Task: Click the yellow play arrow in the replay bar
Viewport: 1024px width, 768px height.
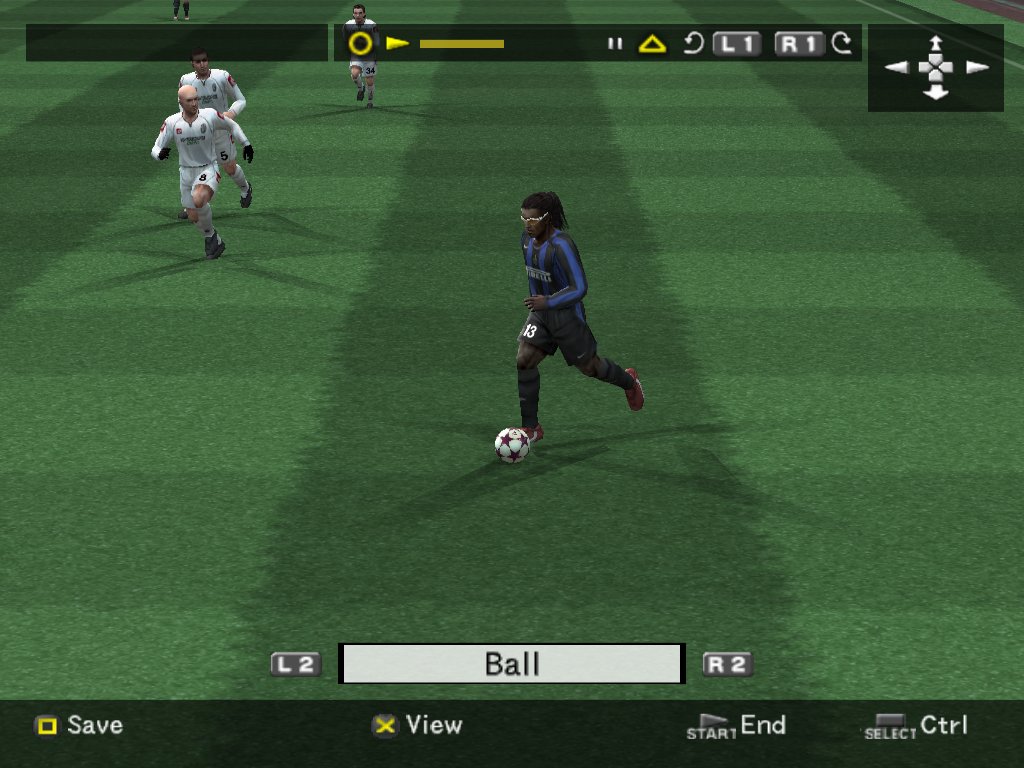Action: pyautogui.click(x=397, y=43)
